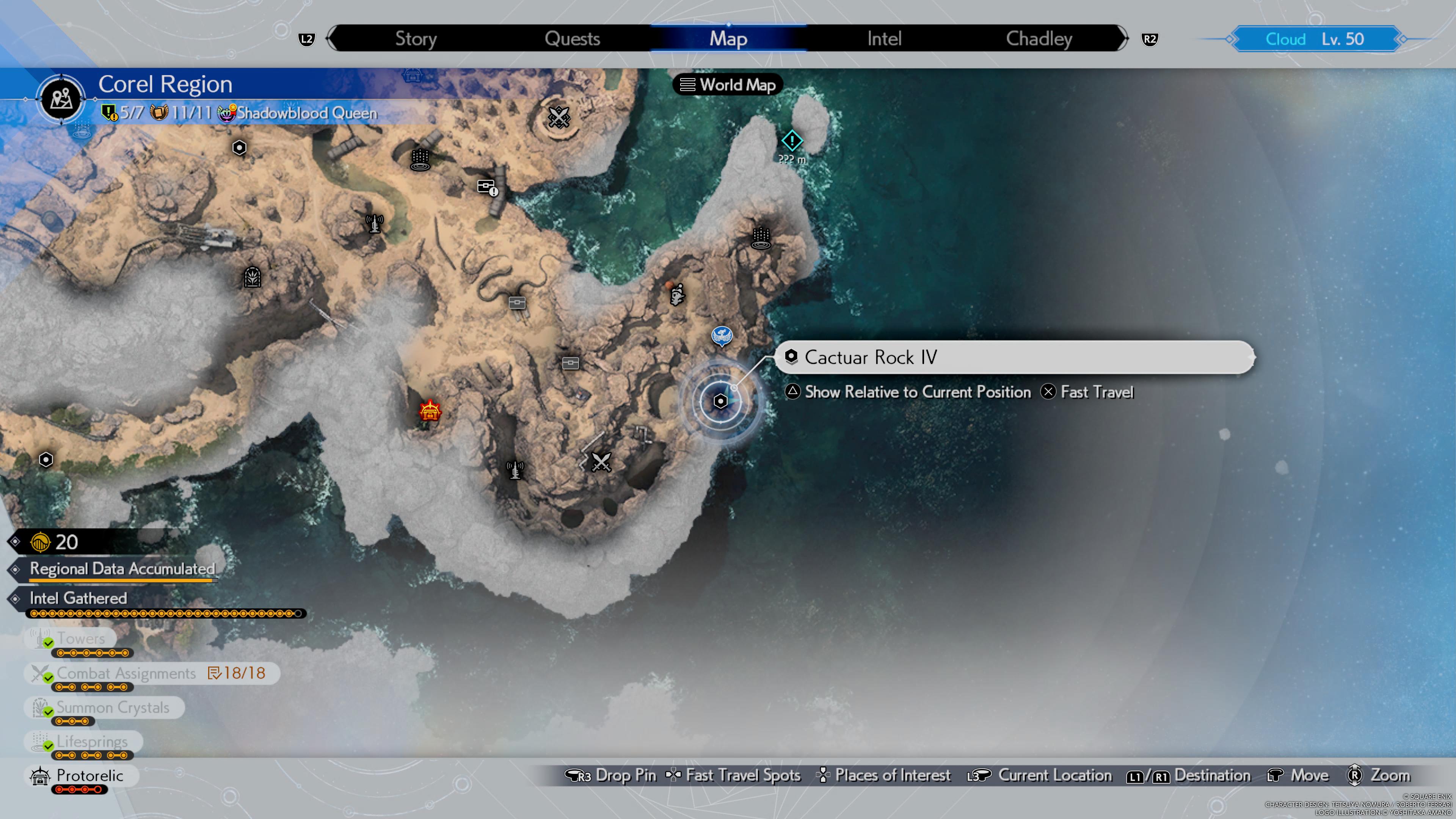Toggle the Summon Crystals checkmark
This screenshot has height=819, width=1456.
[48, 712]
